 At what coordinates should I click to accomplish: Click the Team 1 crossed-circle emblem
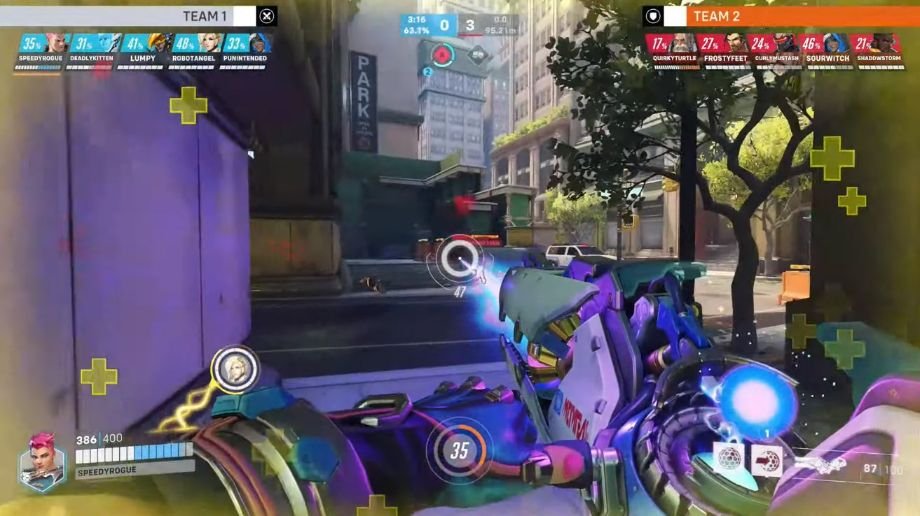[267, 16]
